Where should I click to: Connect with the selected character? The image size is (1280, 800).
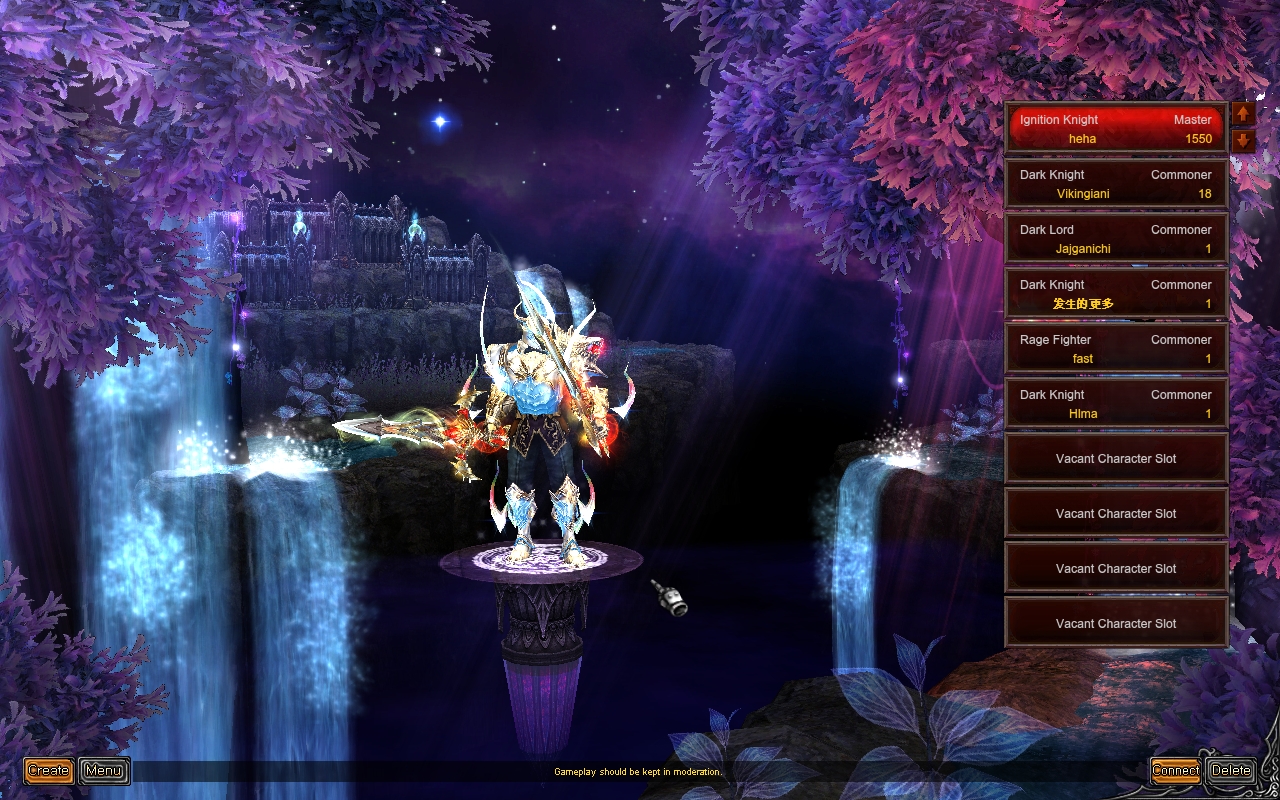[x=1175, y=770]
